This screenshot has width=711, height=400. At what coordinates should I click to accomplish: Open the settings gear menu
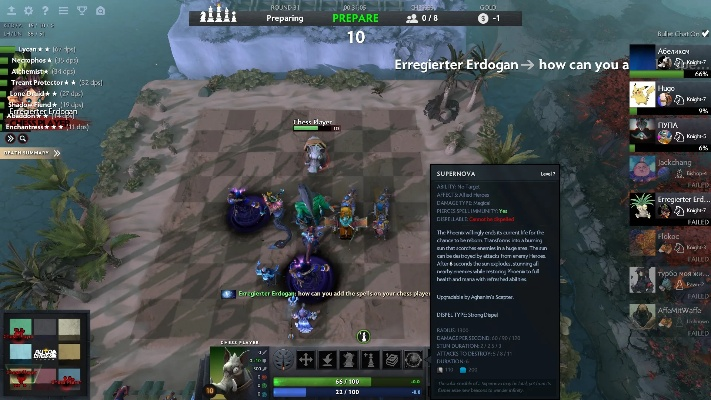28,11
